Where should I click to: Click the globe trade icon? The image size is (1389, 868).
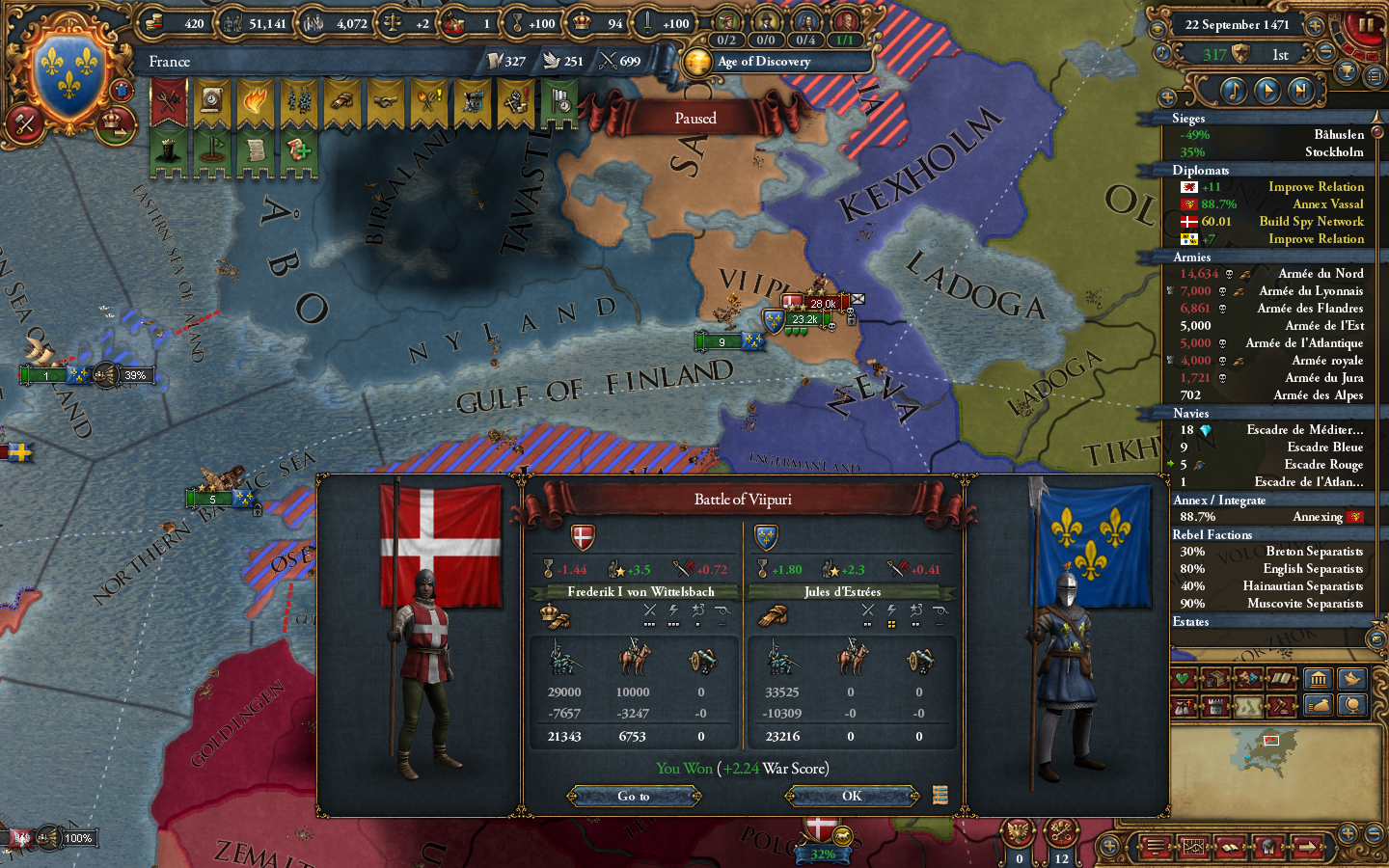coord(1353,705)
